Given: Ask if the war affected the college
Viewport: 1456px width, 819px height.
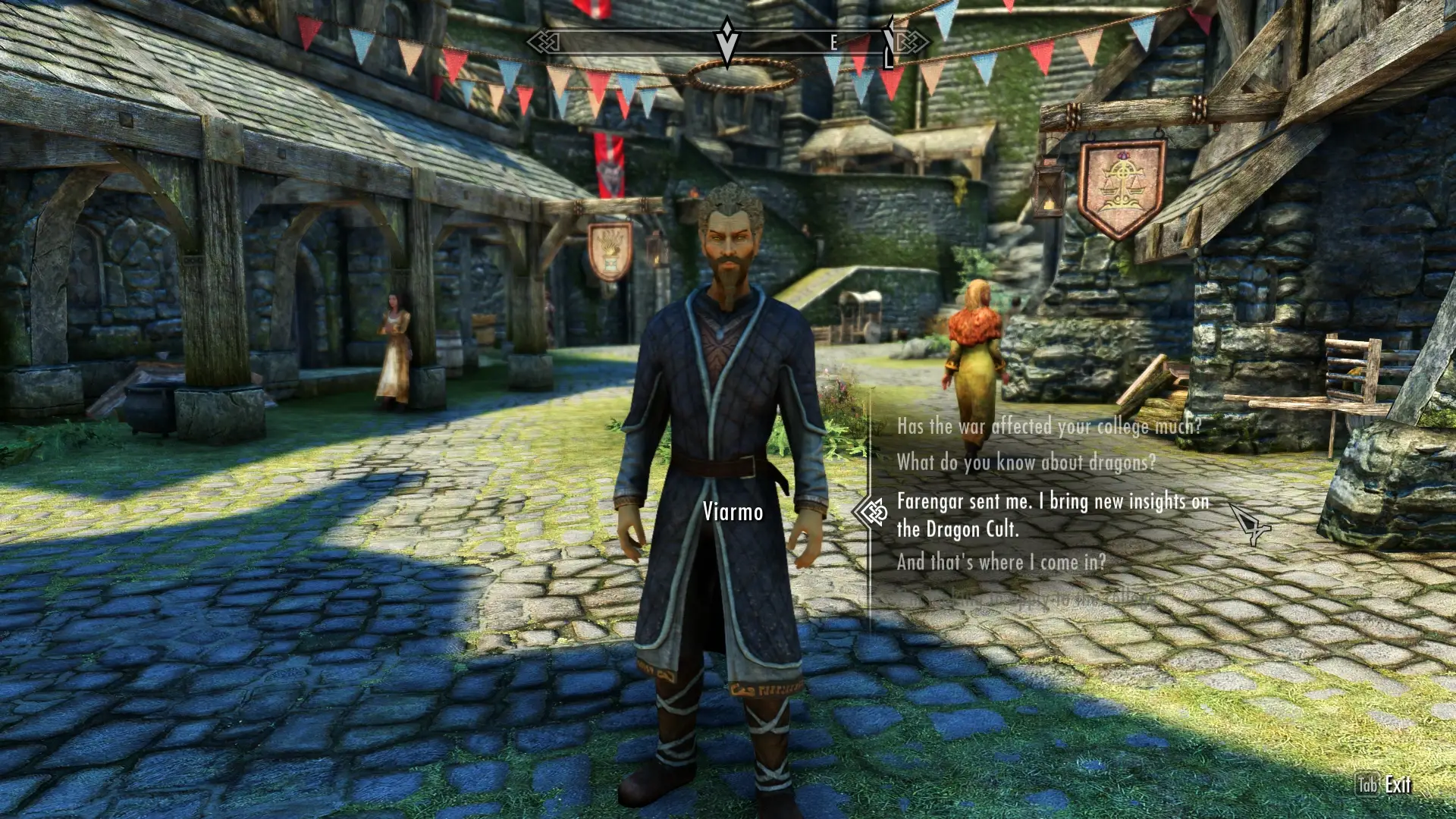Looking at the screenshot, I should click(x=1049, y=426).
